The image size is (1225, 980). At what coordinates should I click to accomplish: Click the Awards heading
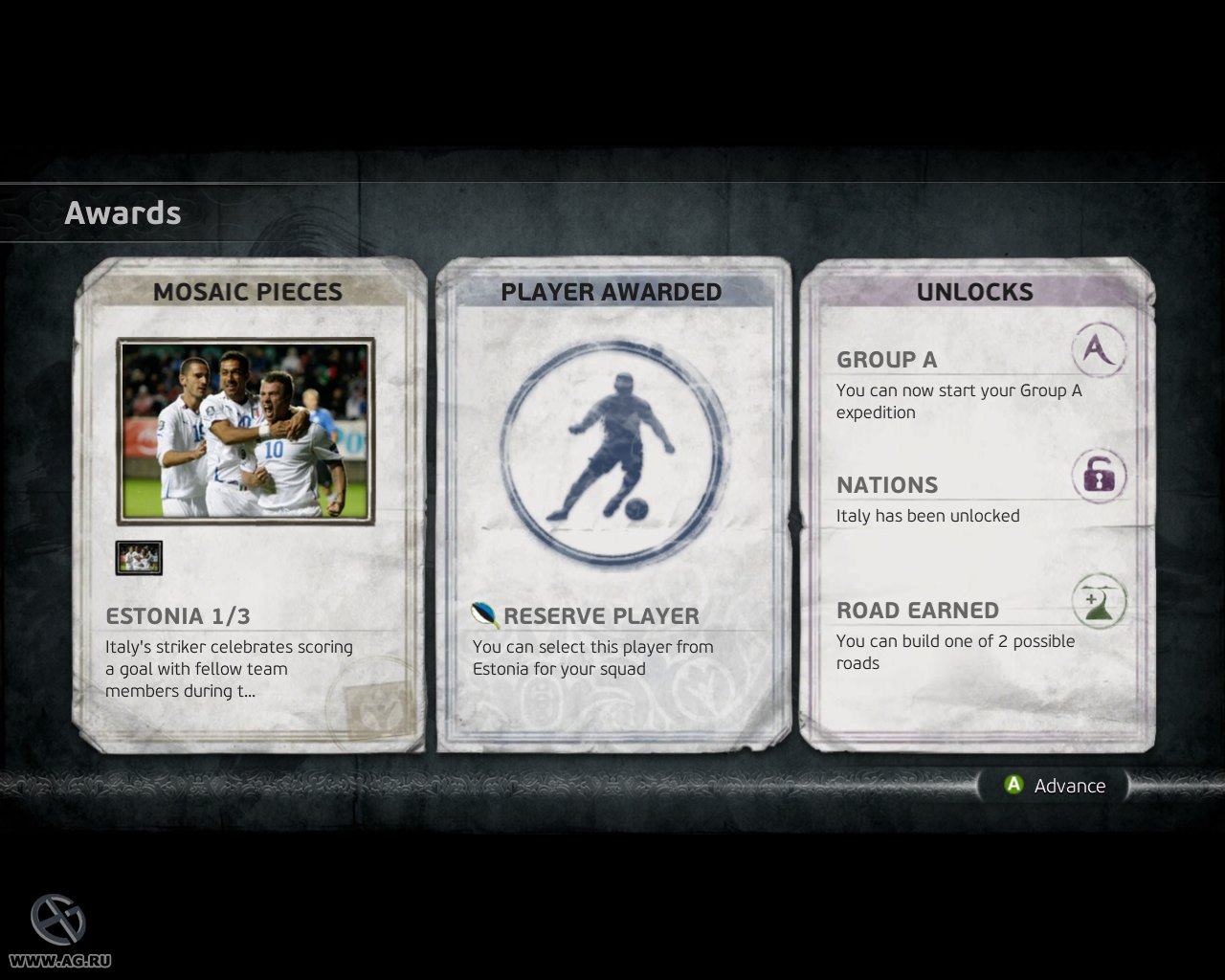122,212
